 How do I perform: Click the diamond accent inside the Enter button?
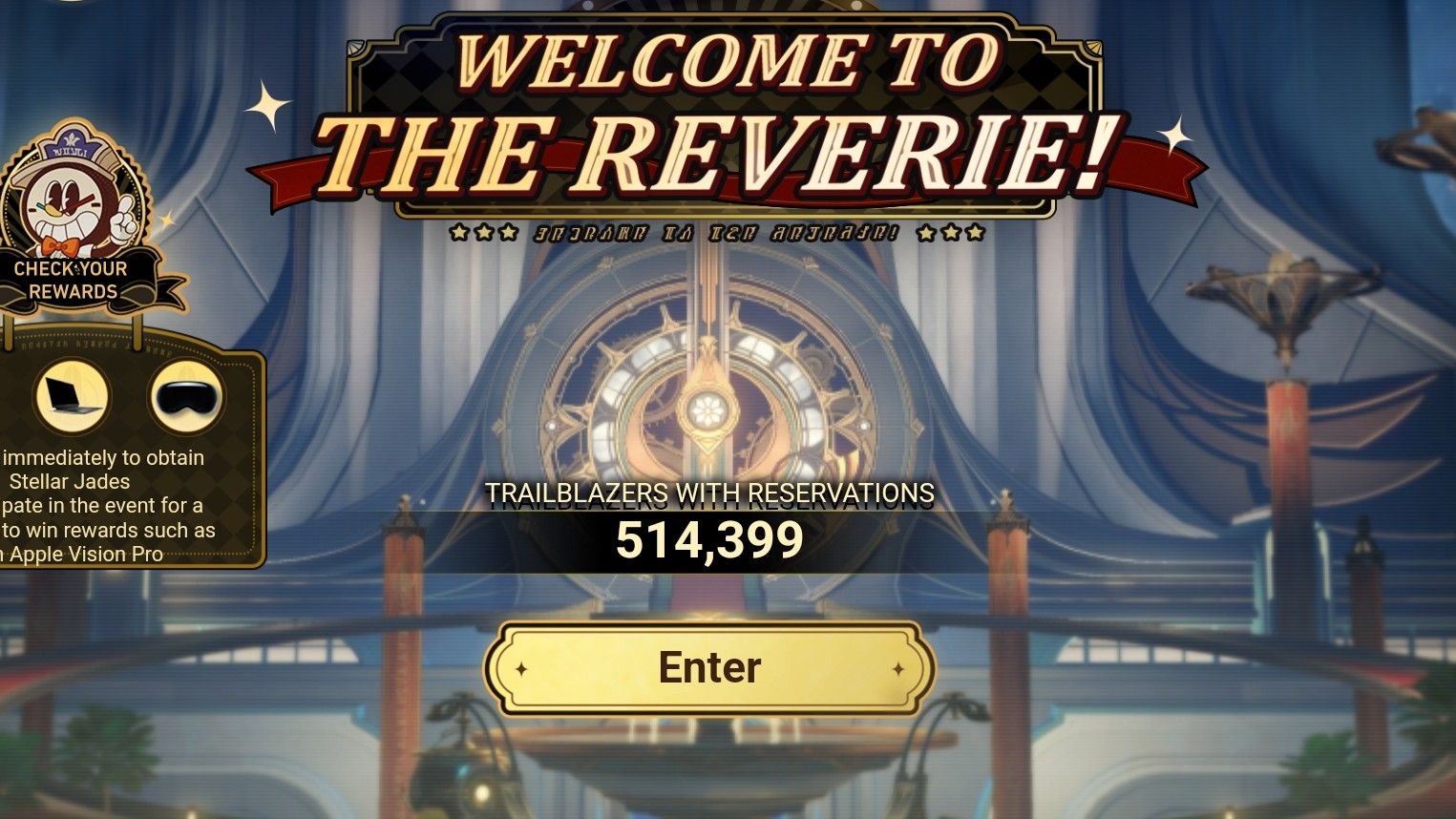pyautogui.click(x=523, y=668)
